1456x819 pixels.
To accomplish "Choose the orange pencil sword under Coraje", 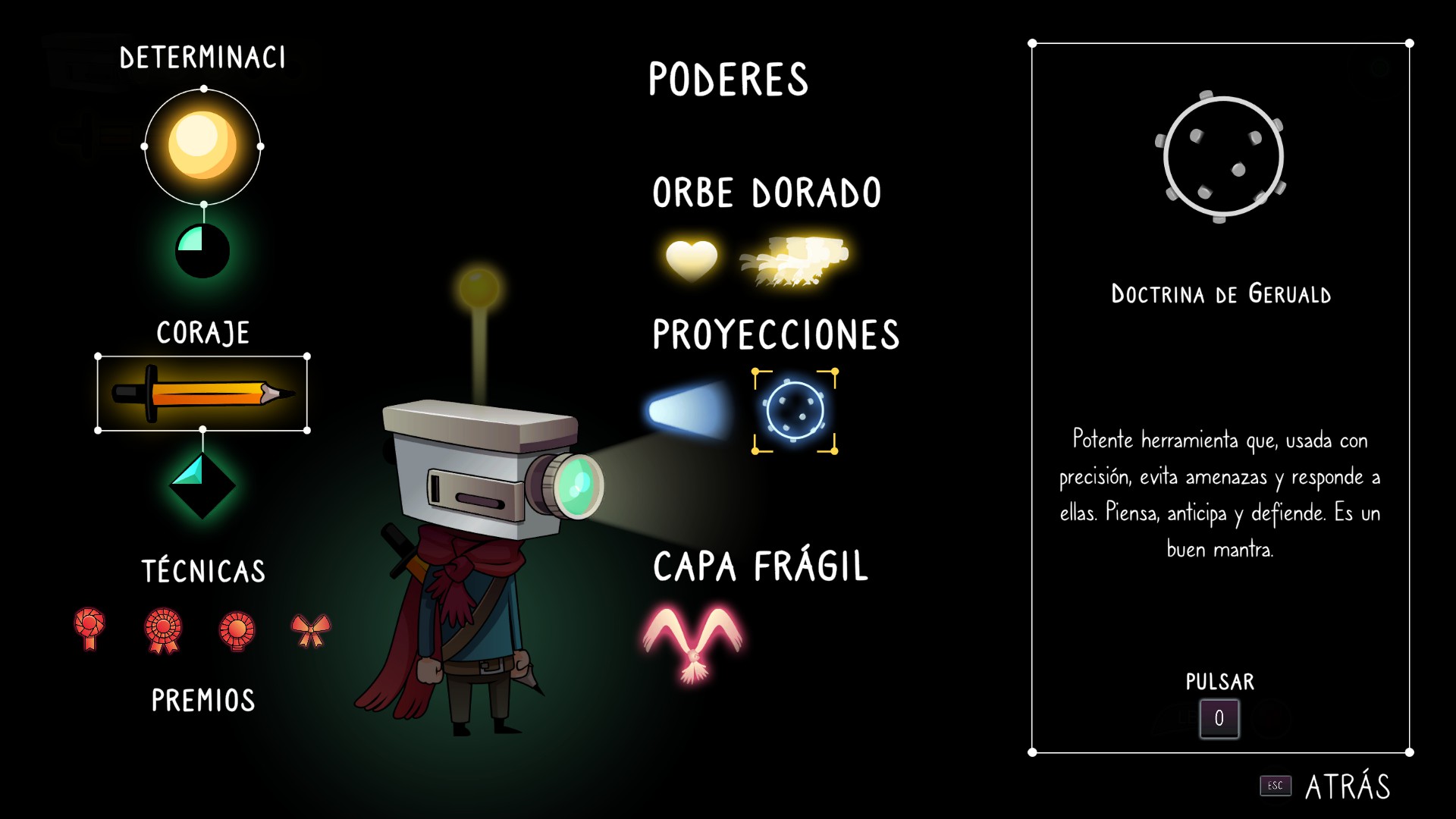I will (x=202, y=394).
